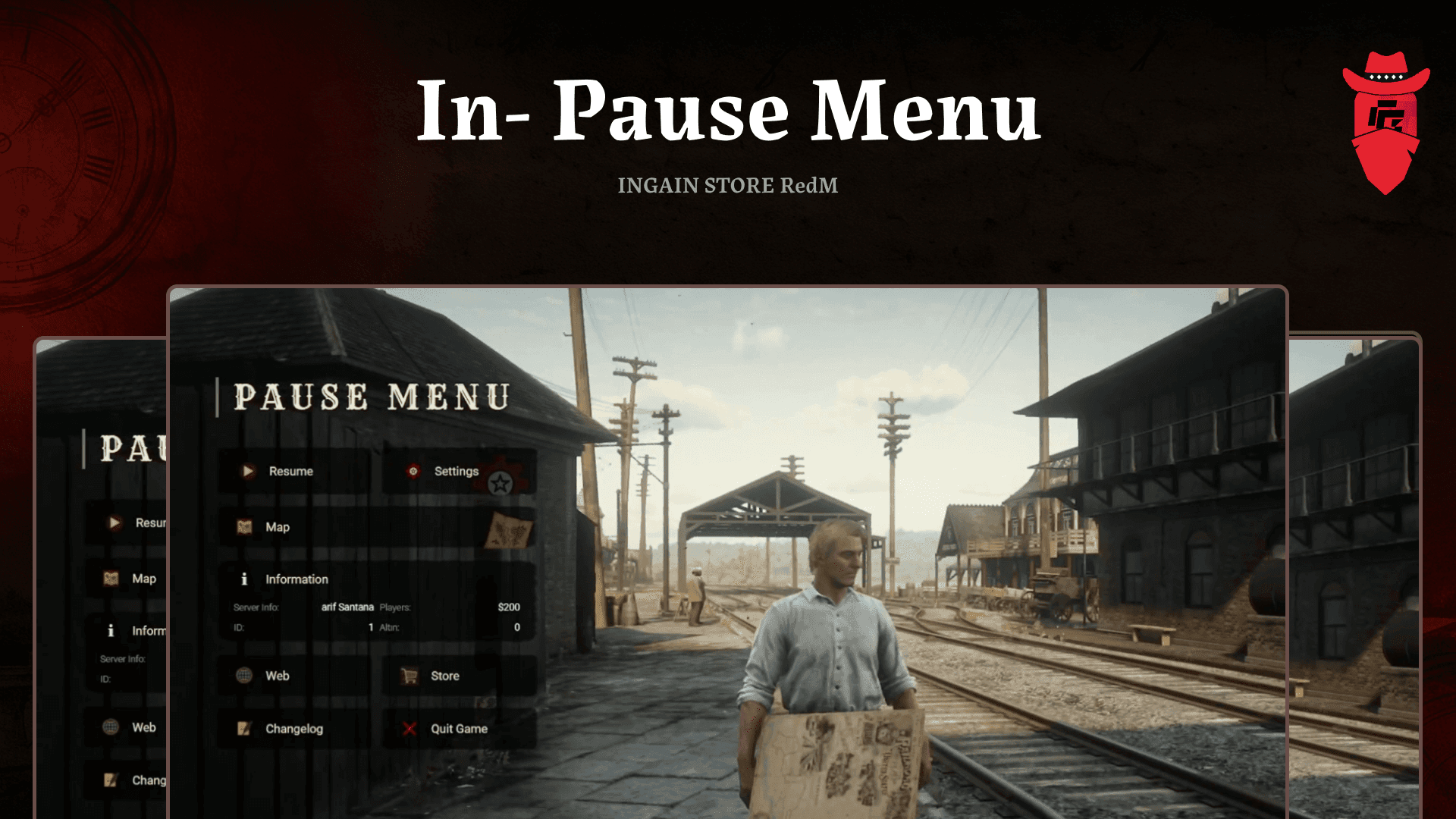Click the map icon beside the Map label
The width and height of the screenshot is (1456, 819).
coord(246,526)
